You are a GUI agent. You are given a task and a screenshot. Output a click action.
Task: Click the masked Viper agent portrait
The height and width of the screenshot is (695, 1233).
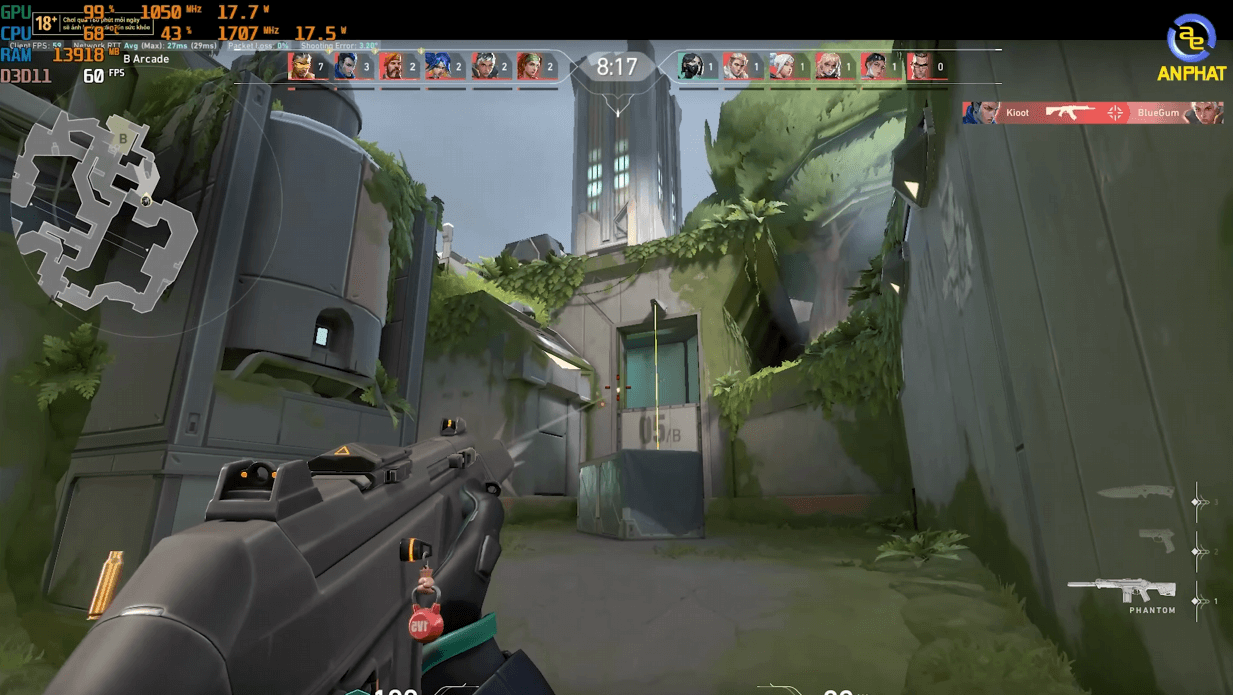[691, 66]
